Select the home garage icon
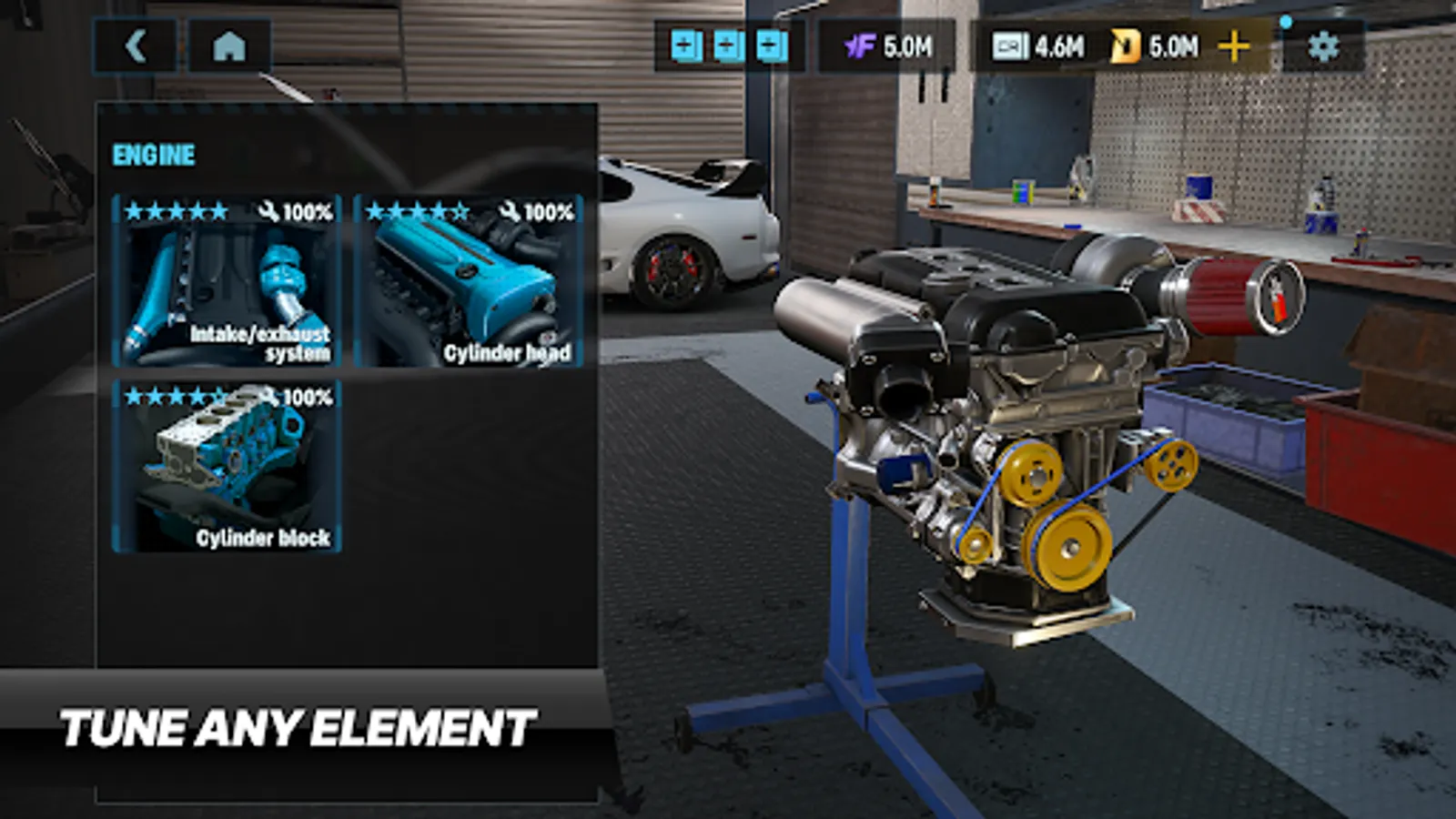 click(x=230, y=45)
